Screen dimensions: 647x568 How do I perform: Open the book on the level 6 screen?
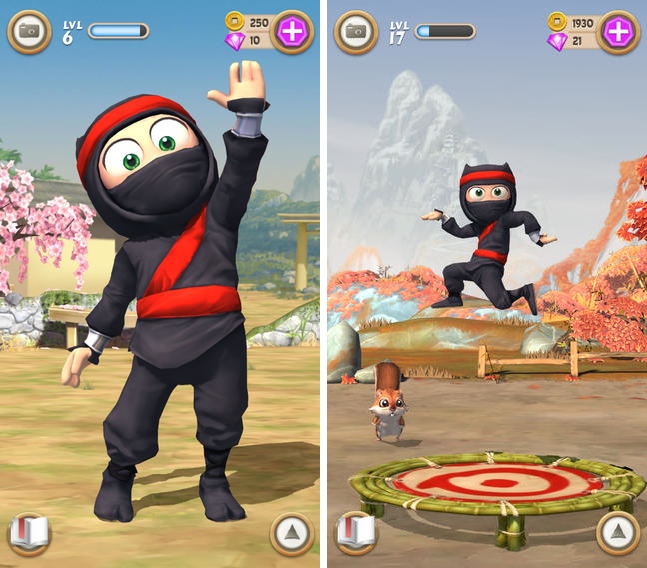point(29,534)
